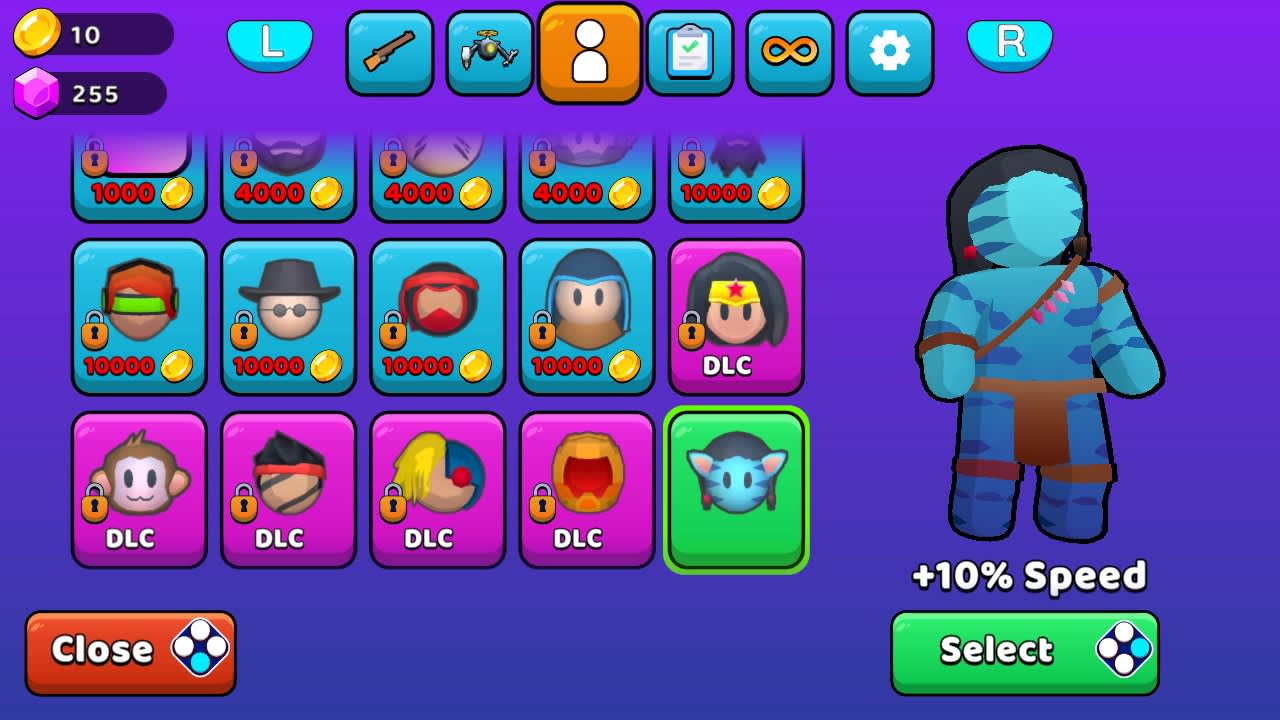The image size is (1280, 720).
Task: Select the blue Avatar cat character
Action: point(736,488)
